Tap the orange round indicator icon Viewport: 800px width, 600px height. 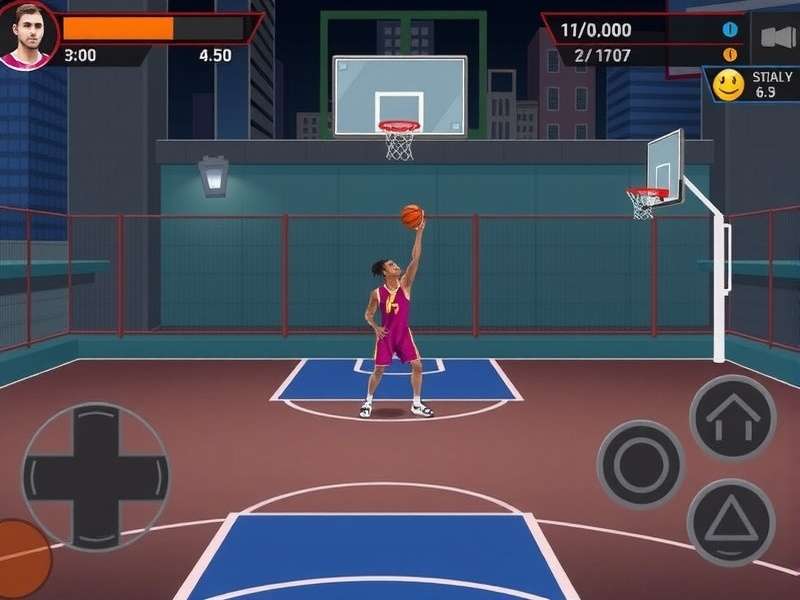point(730,55)
